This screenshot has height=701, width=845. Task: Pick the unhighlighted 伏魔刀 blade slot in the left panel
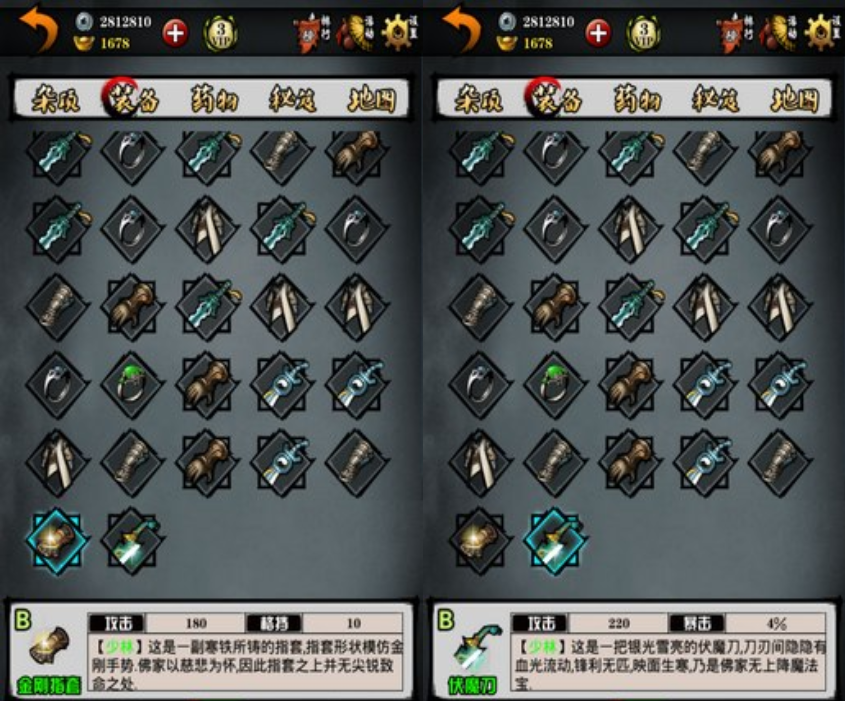pos(133,539)
